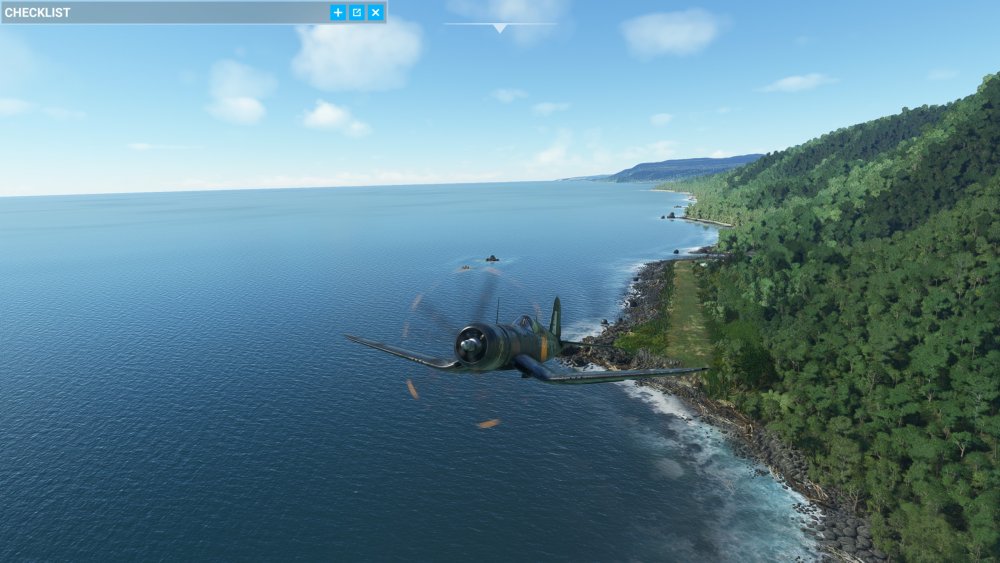Open the toolbar pull-down arrow handle
The image size is (1000, 563).
point(500,28)
